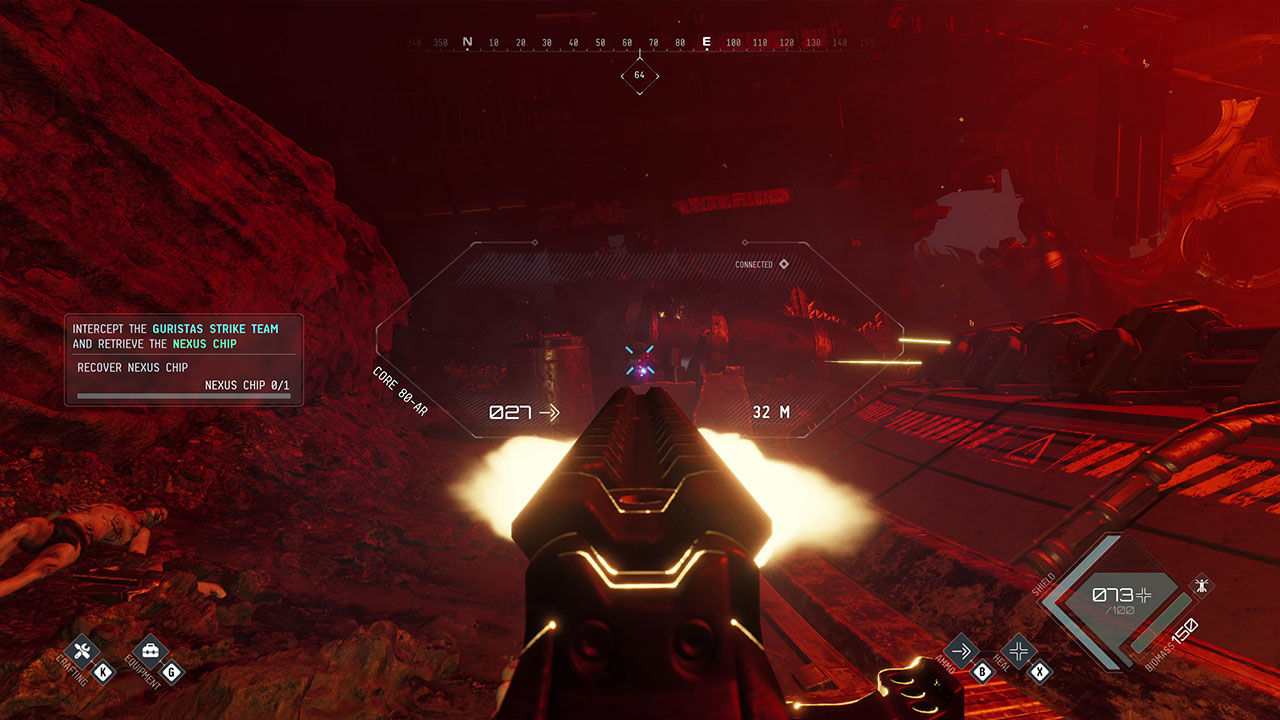
Task: Toggle the CONNECTED status diamond indicator
Action: point(783,265)
